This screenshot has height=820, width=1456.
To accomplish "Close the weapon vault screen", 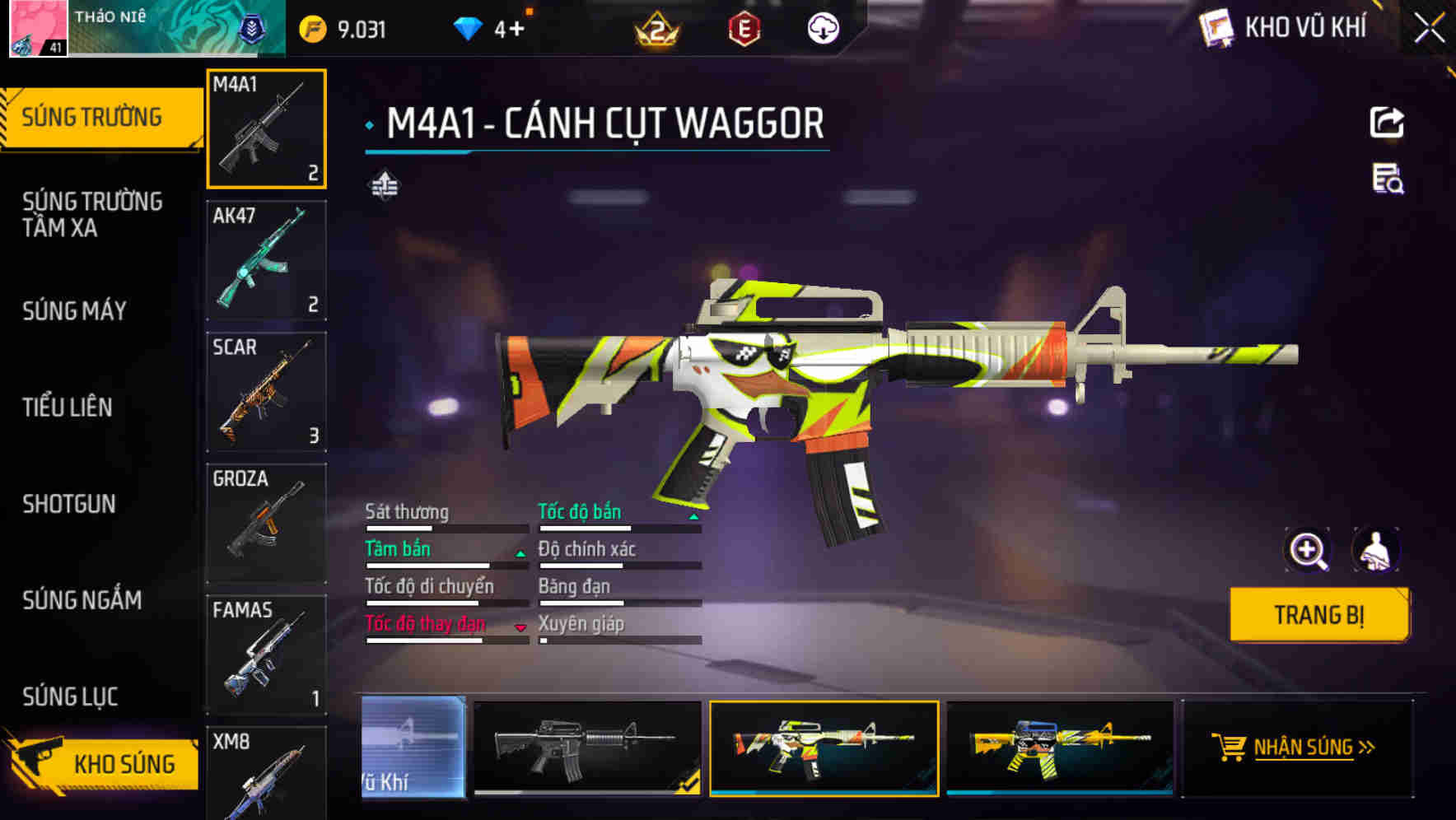I will tap(1429, 29).
